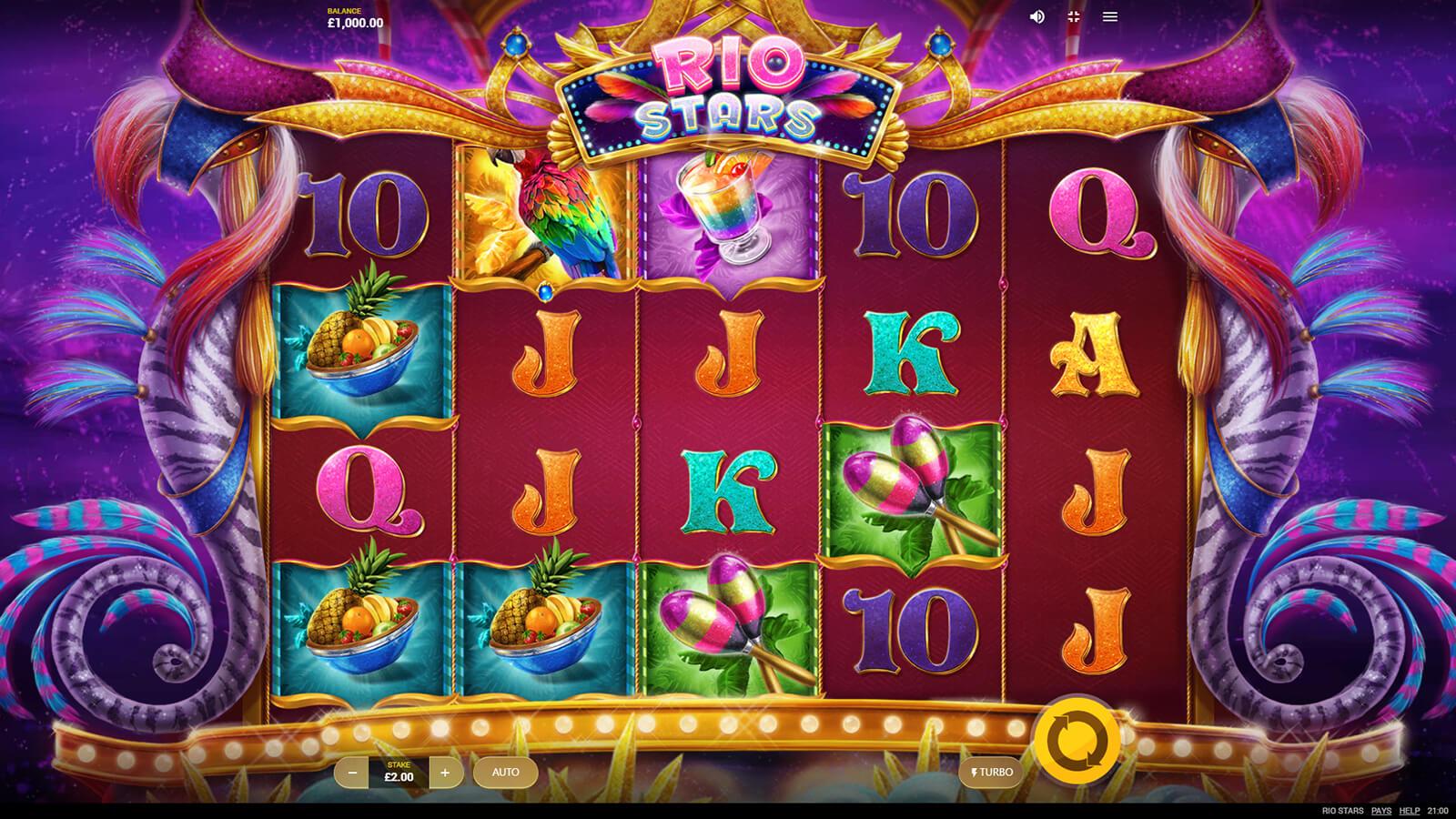The height and width of the screenshot is (819, 1456).
Task: Decrease the stake with the minus button
Action: point(351,773)
